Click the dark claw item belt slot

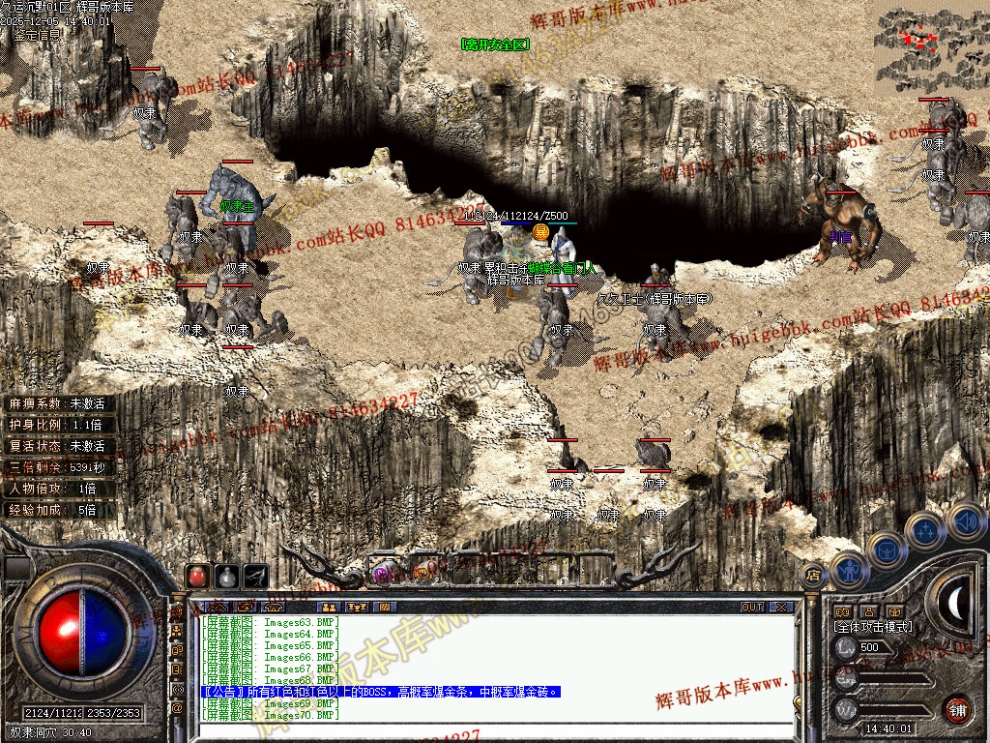click(255, 576)
